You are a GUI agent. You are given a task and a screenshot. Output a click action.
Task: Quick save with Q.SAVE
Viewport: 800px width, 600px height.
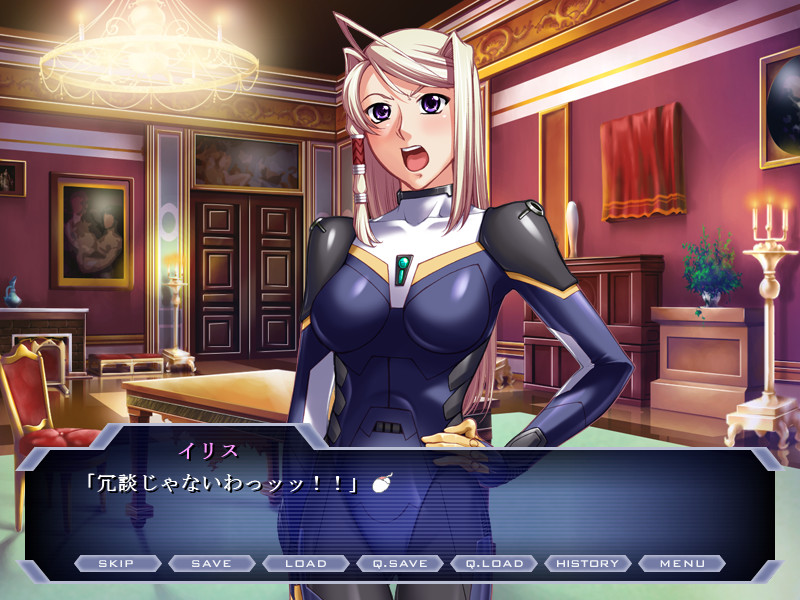click(400, 563)
